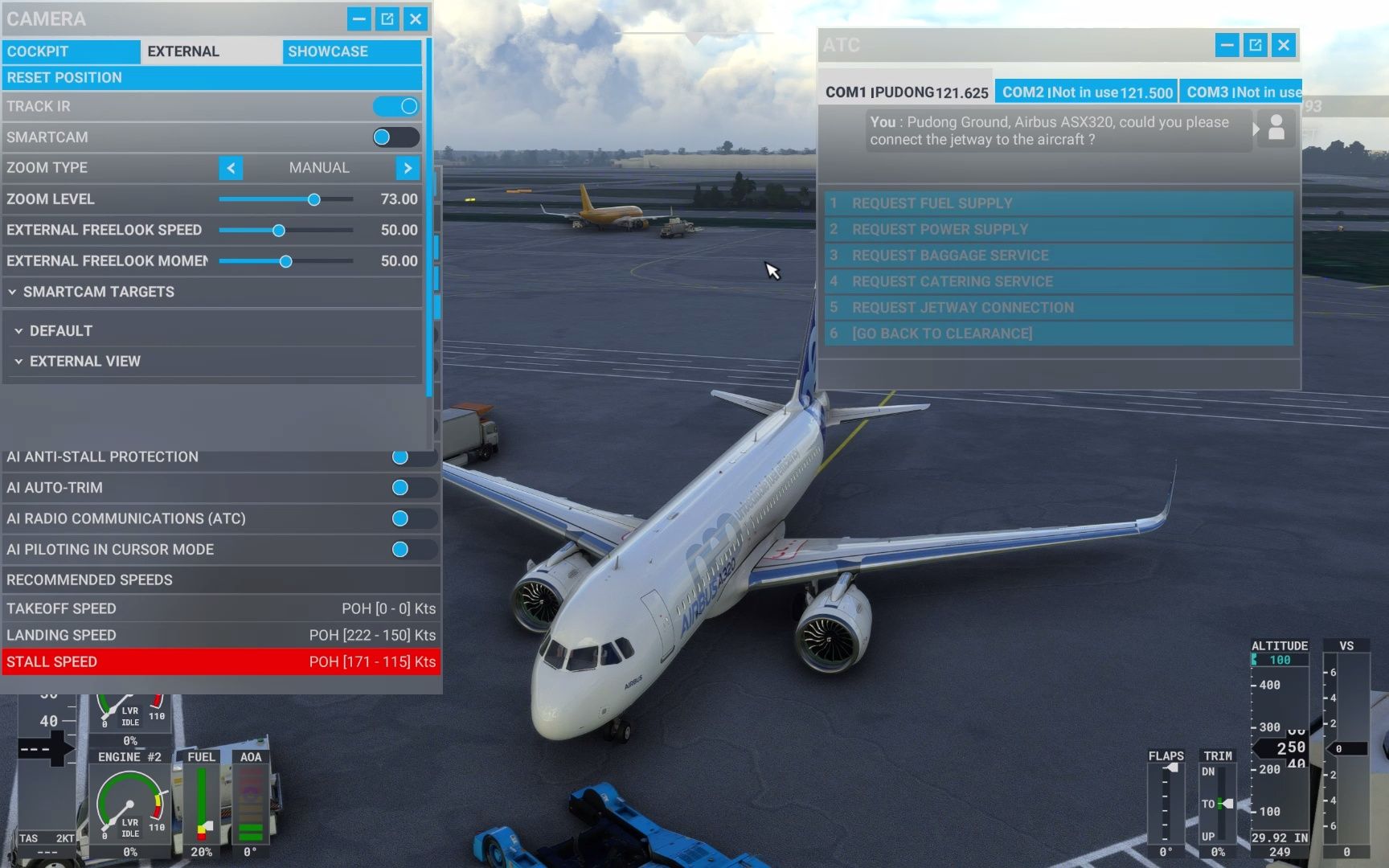Adjust the ZOOM LEVEL slider
1389x868 pixels.
[x=313, y=199]
